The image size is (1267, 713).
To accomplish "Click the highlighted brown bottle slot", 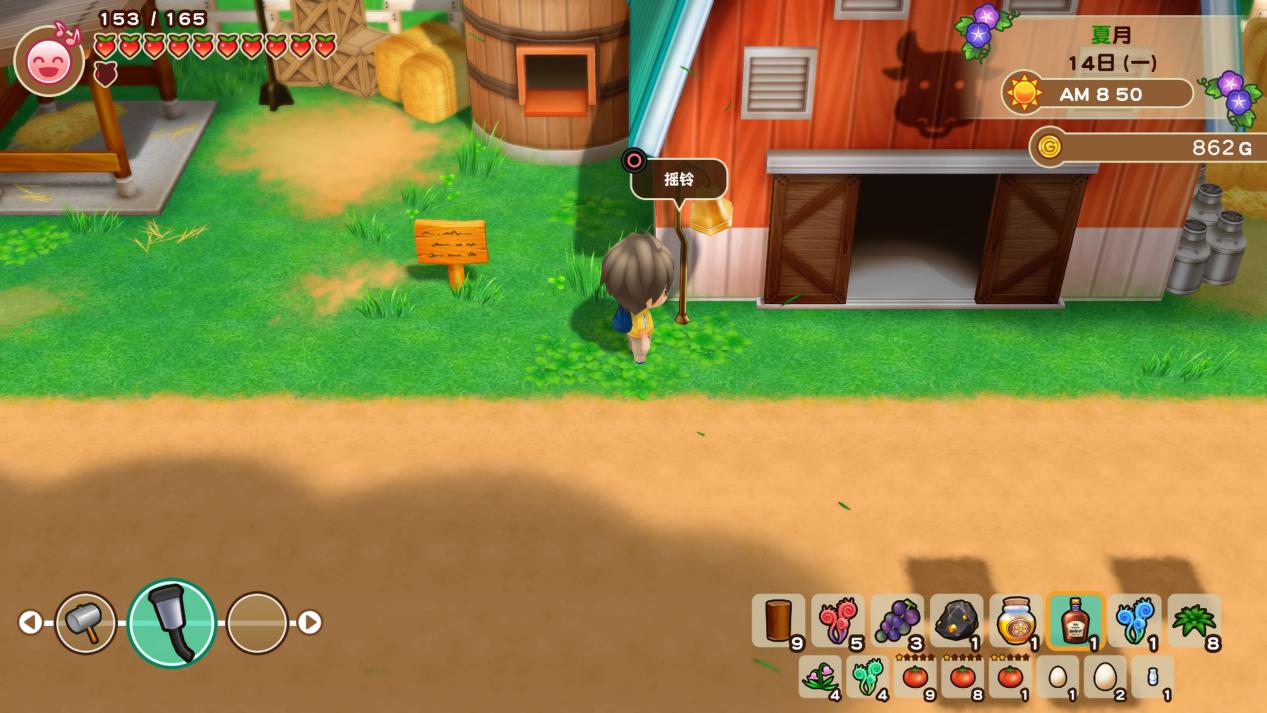I will point(1075,621).
